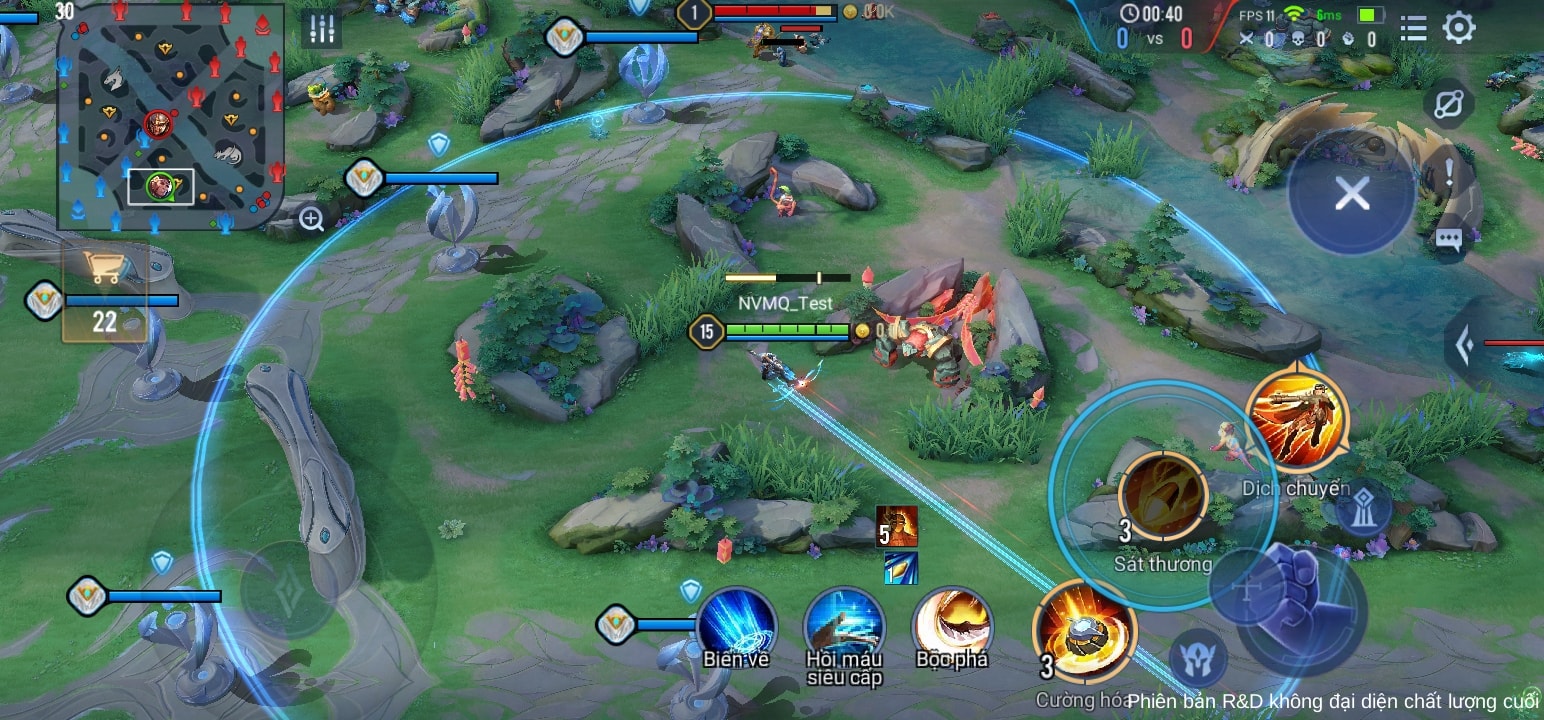Screen dimensions: 1544x720
Task: Cast the Sát thương damage spell
Action: click(1162, 496)
